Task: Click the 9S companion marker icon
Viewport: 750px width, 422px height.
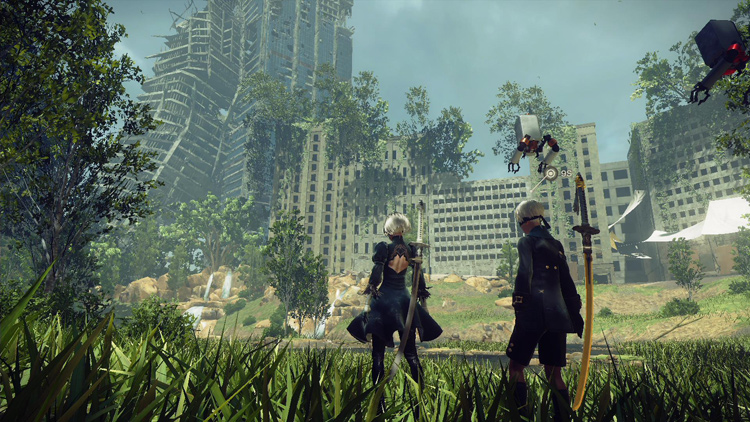Action: (551, 173)
